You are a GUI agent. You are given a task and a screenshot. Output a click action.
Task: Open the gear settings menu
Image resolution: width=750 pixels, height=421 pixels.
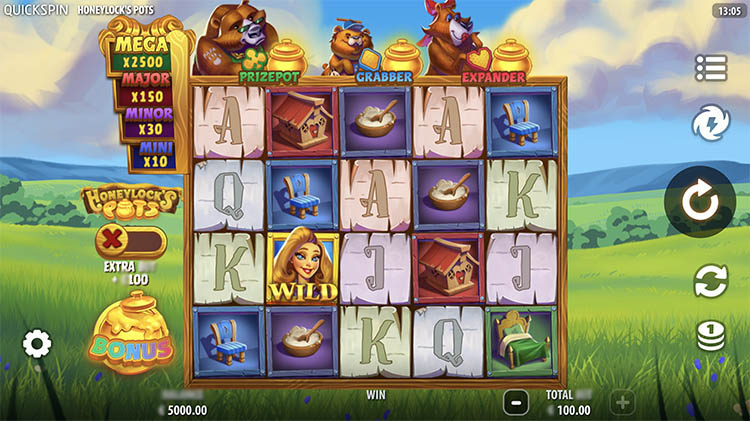tap(37, 345)
